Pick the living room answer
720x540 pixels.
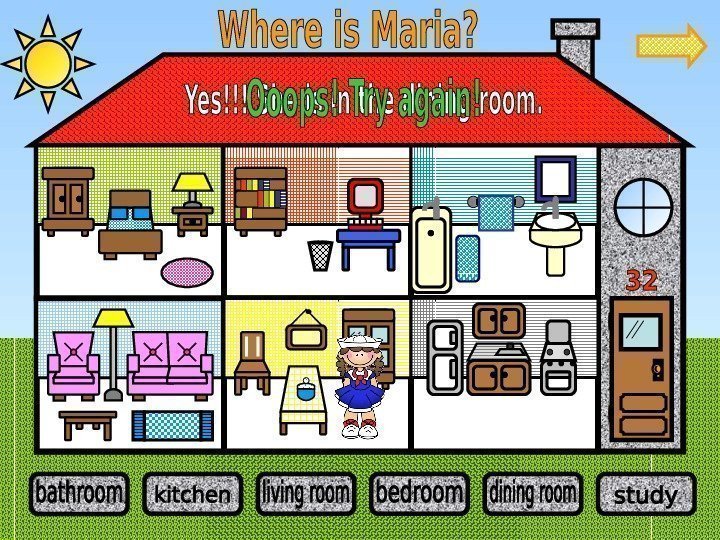click(306, 493)
